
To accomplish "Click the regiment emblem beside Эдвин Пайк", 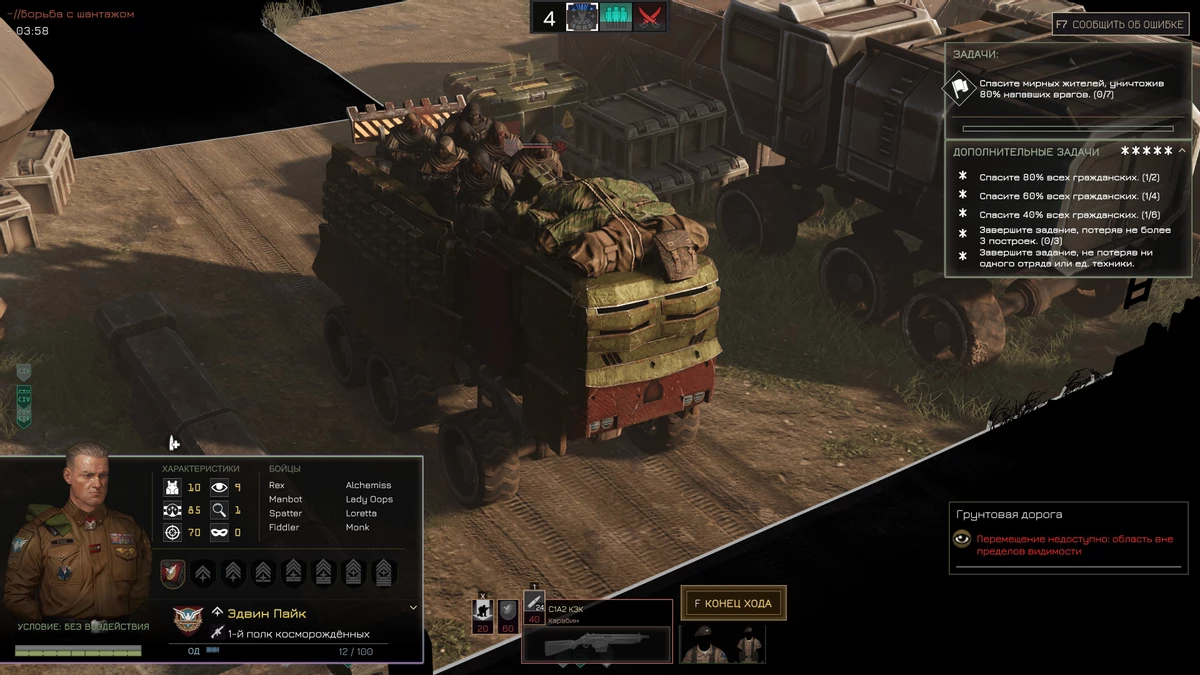I will [188, 620].
